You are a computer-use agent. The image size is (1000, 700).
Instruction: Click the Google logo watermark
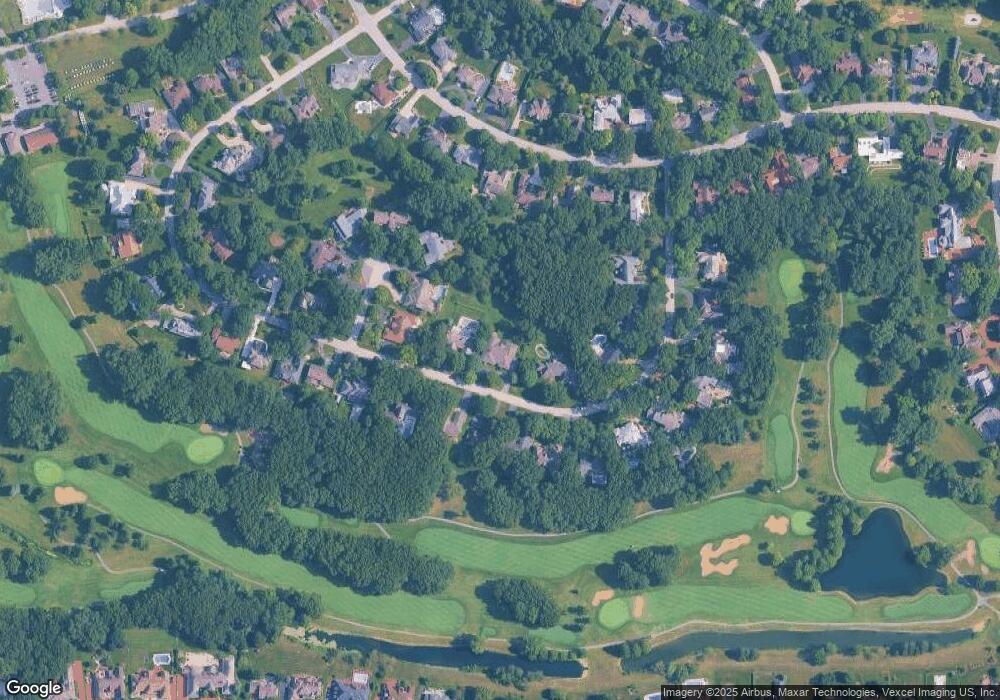click(33, 688)
